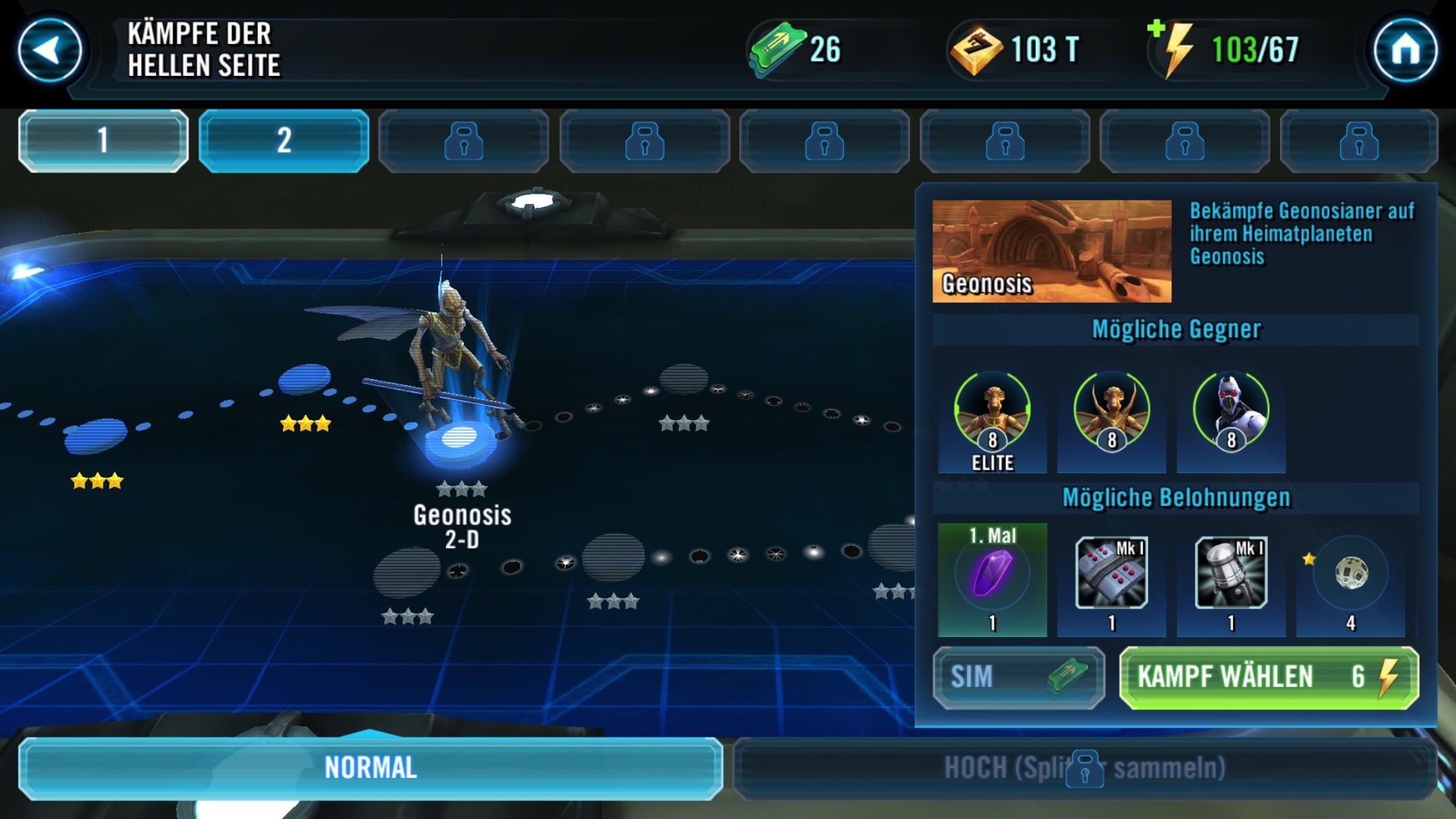The width and height of the screenshot is (1456, 819).
Task: Go back with the arrow button
Action: click(x=49, y=50)
